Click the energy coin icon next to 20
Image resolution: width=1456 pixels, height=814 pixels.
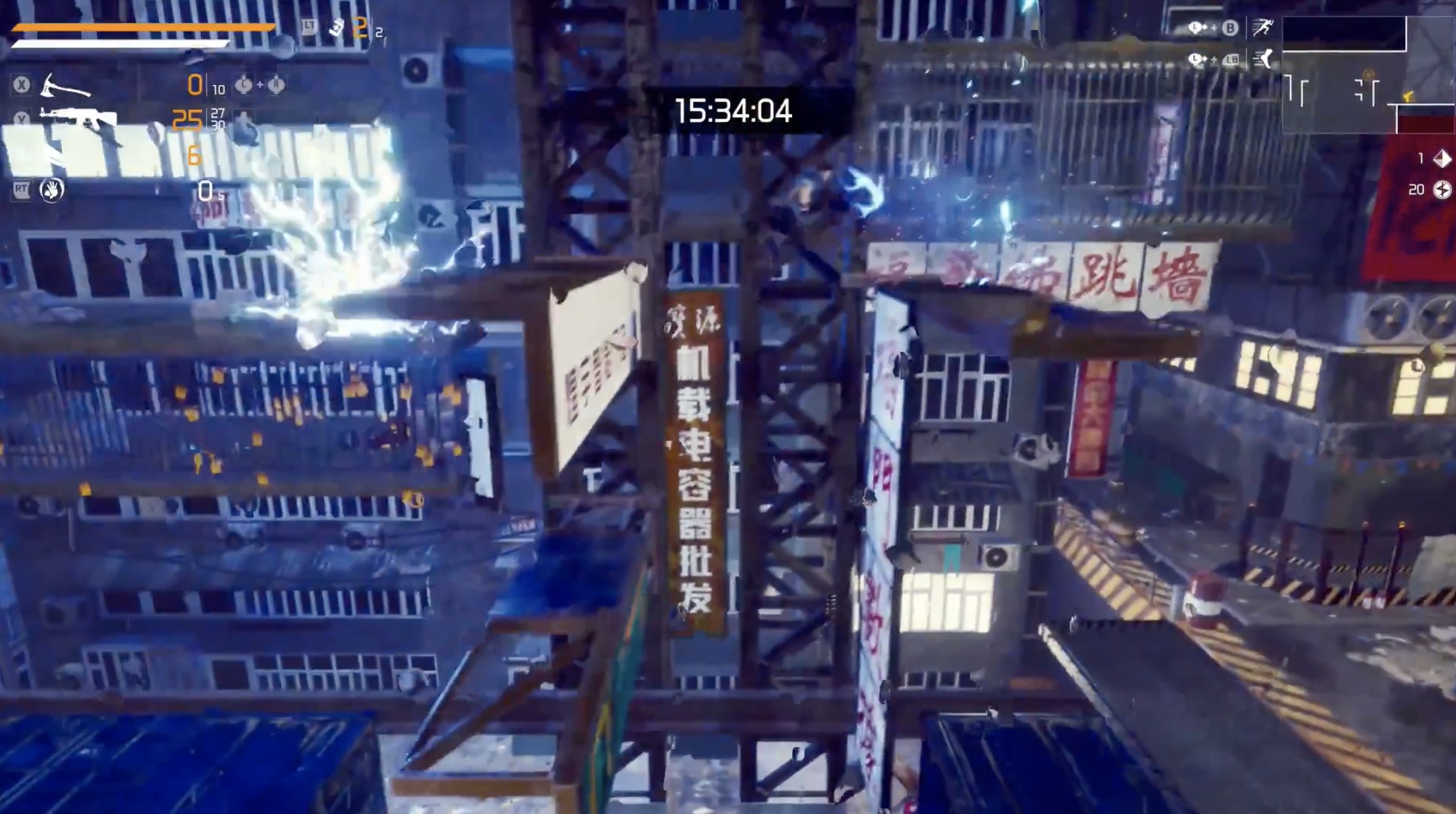tap(1442, 191)
